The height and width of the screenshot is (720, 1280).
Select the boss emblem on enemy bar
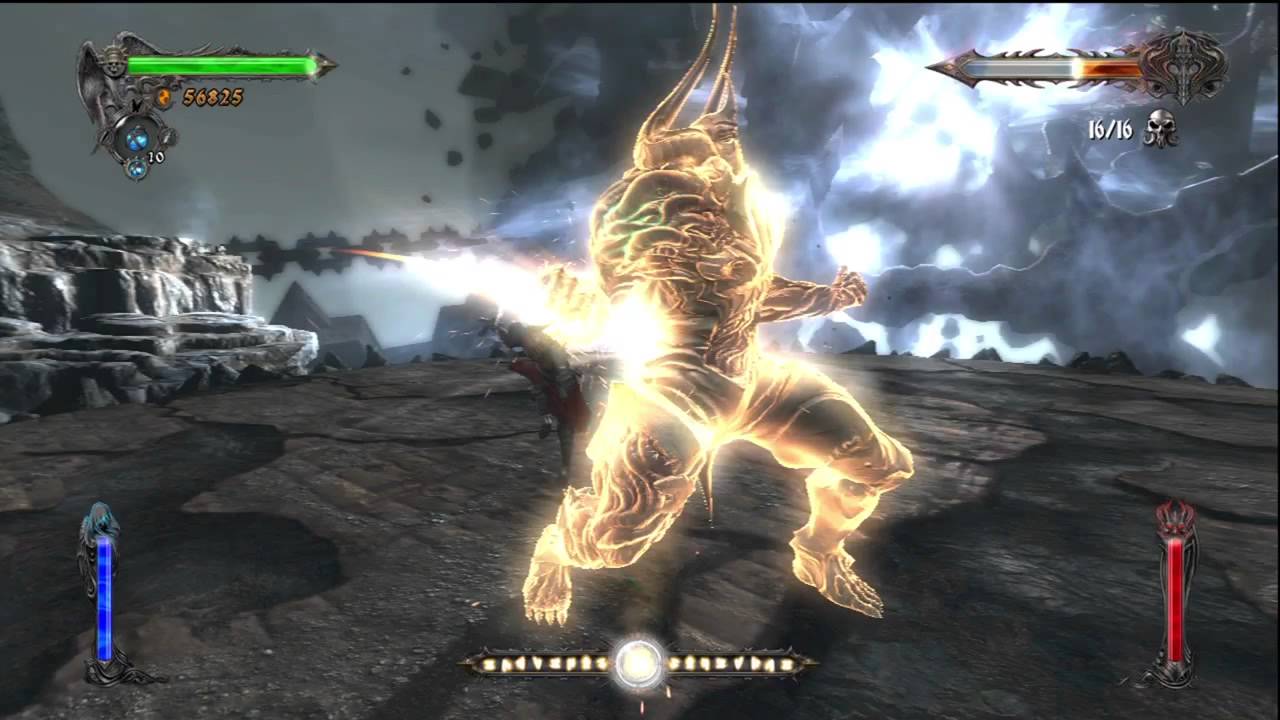point(1187,68)
